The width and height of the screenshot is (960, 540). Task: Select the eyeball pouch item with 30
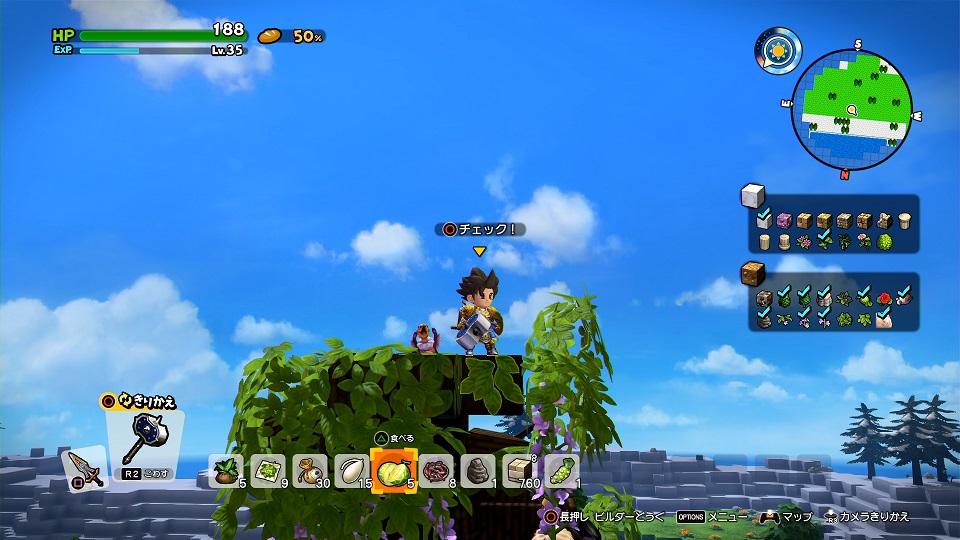pos(309,469)
